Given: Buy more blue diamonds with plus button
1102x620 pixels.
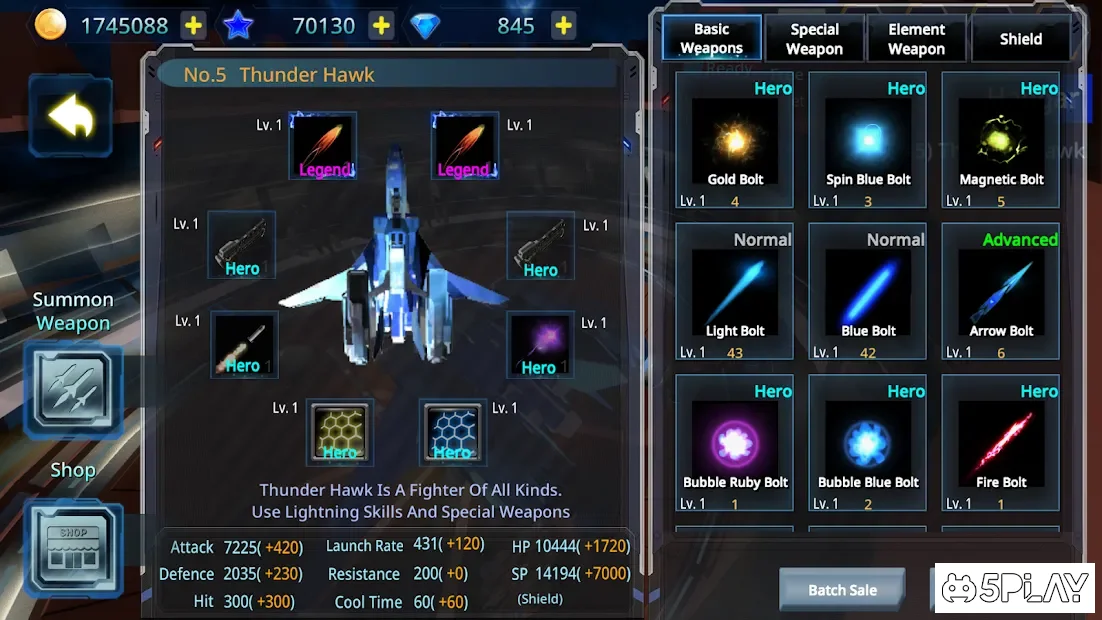Looking at the screenshot, I should click(564, 26).
